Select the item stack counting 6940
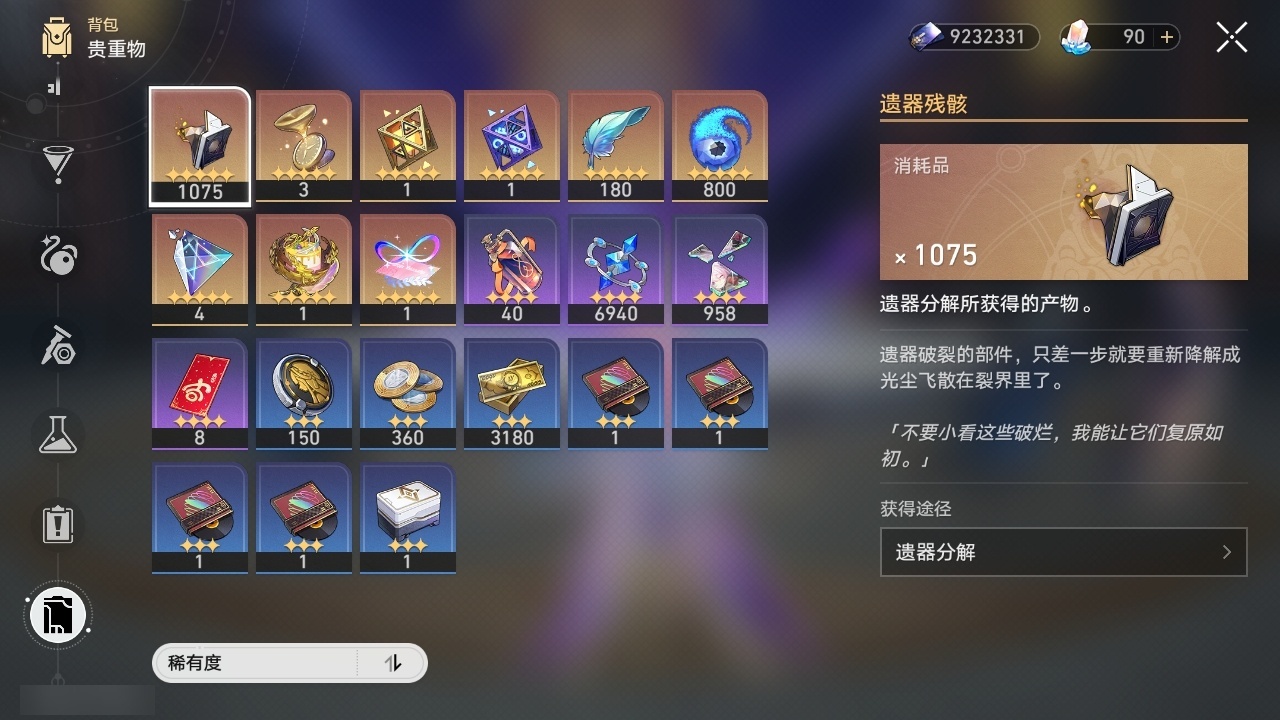The image size is (1280, 720). 615,268
